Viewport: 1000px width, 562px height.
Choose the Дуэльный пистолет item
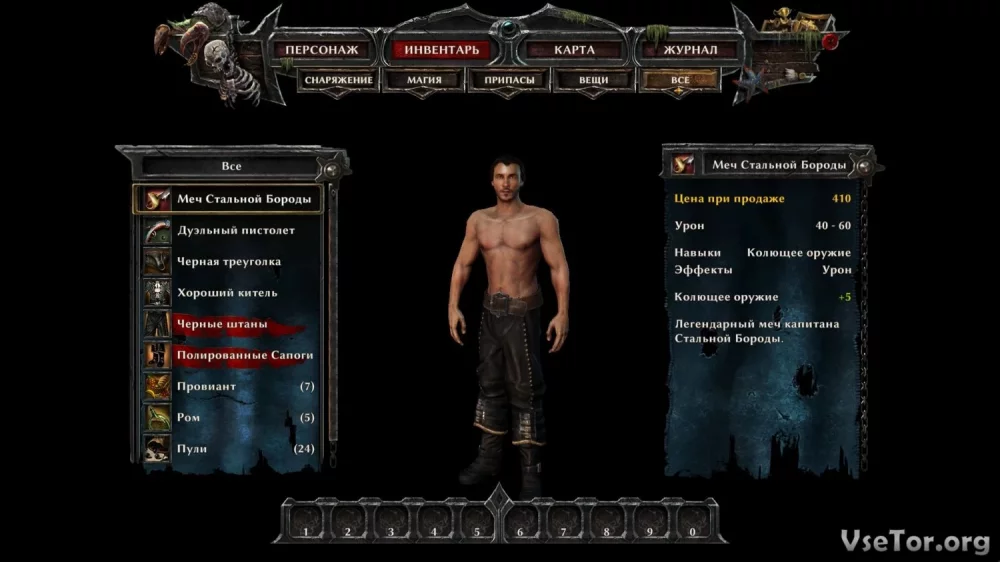236,230
